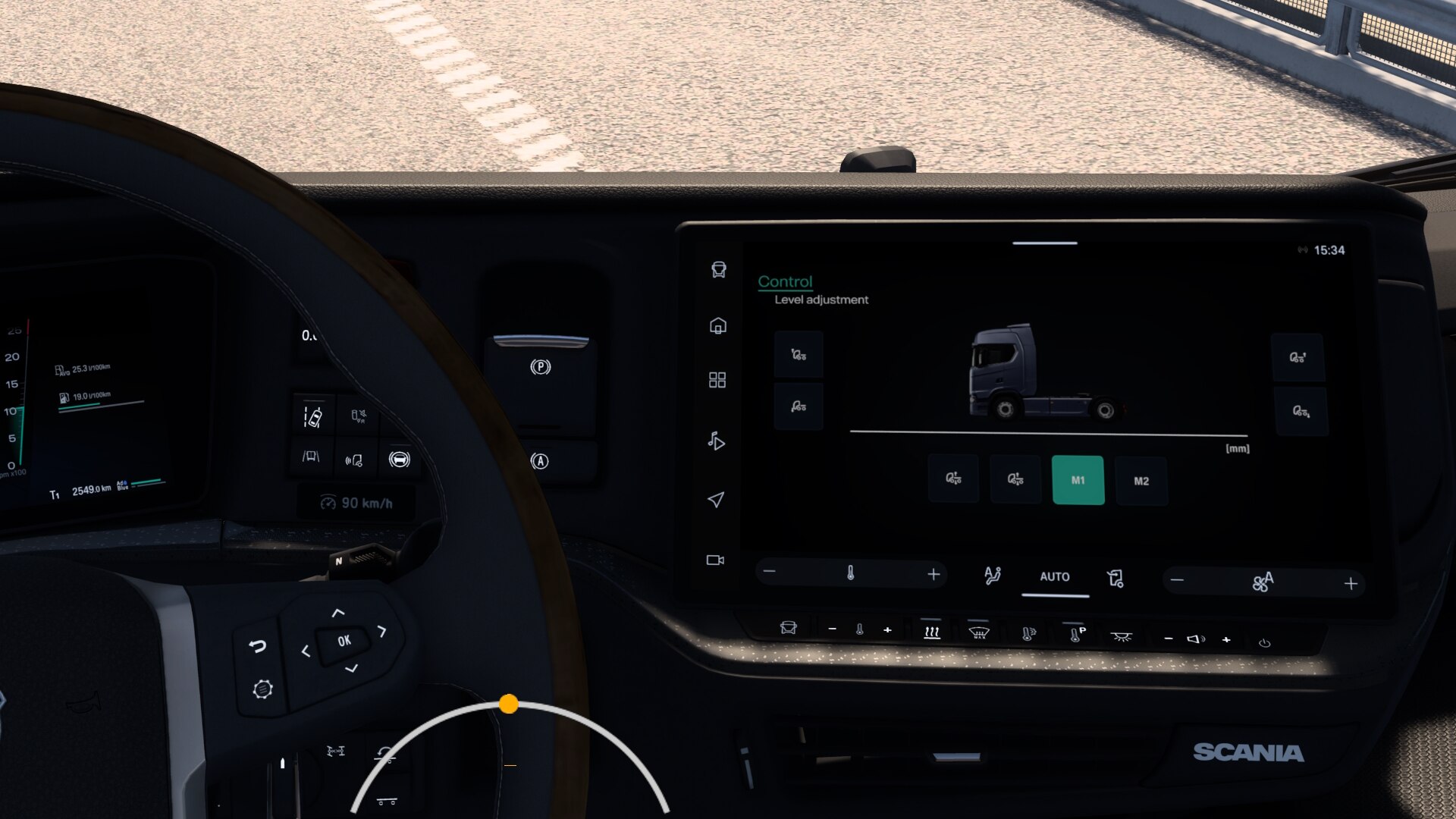Decrease the fan speed with minus

[x=1177, y=581]
